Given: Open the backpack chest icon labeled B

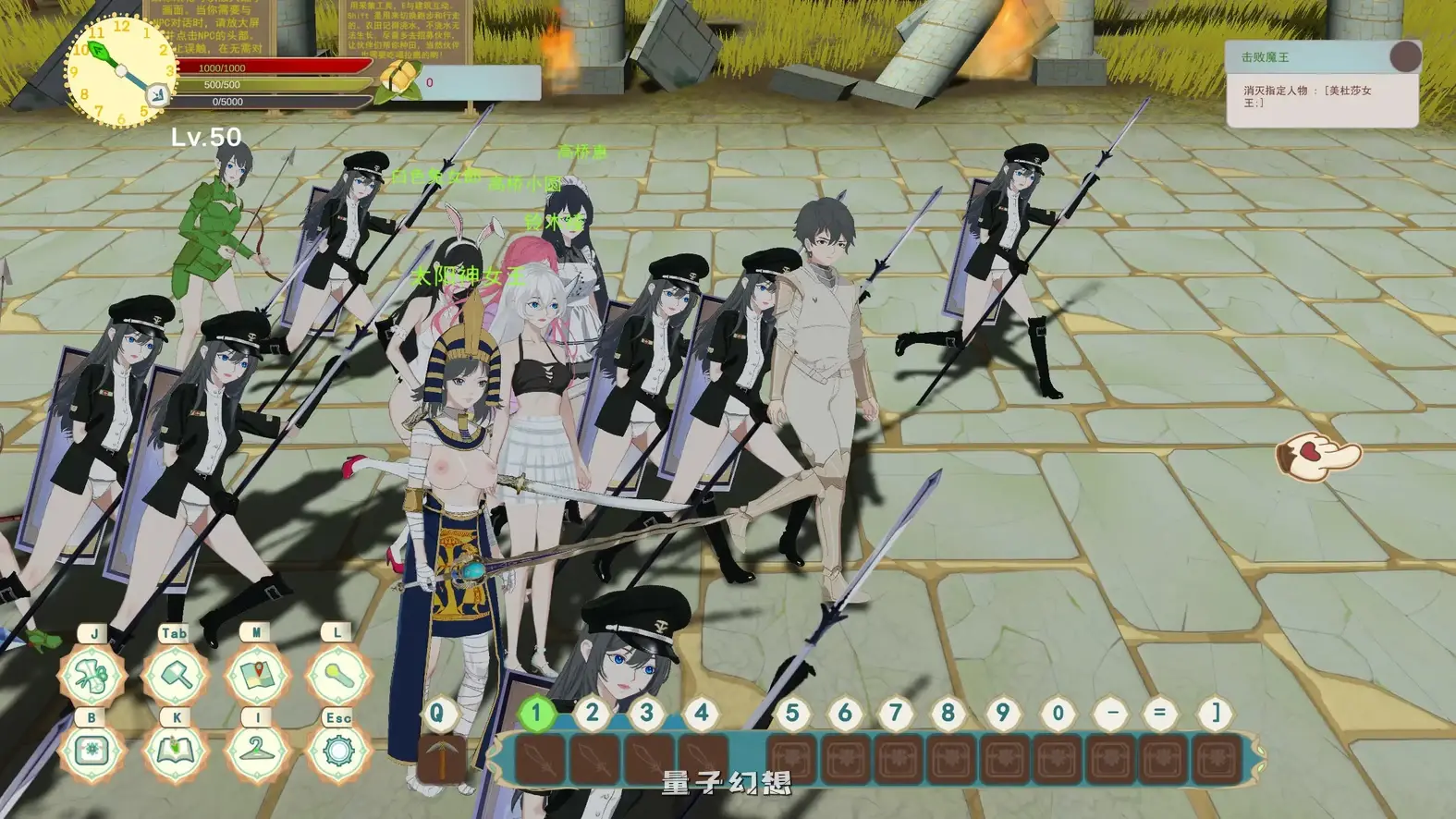Looking at the screenshot, I should [x=92, y=751].
